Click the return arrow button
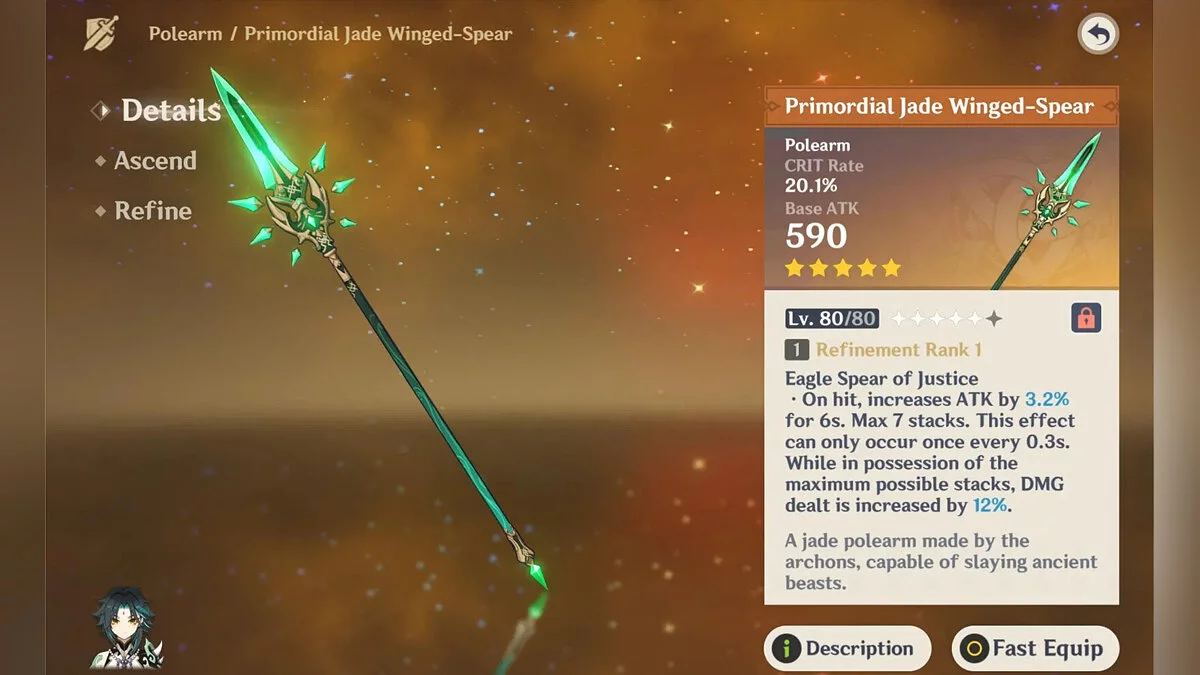 click(1098, 36)
